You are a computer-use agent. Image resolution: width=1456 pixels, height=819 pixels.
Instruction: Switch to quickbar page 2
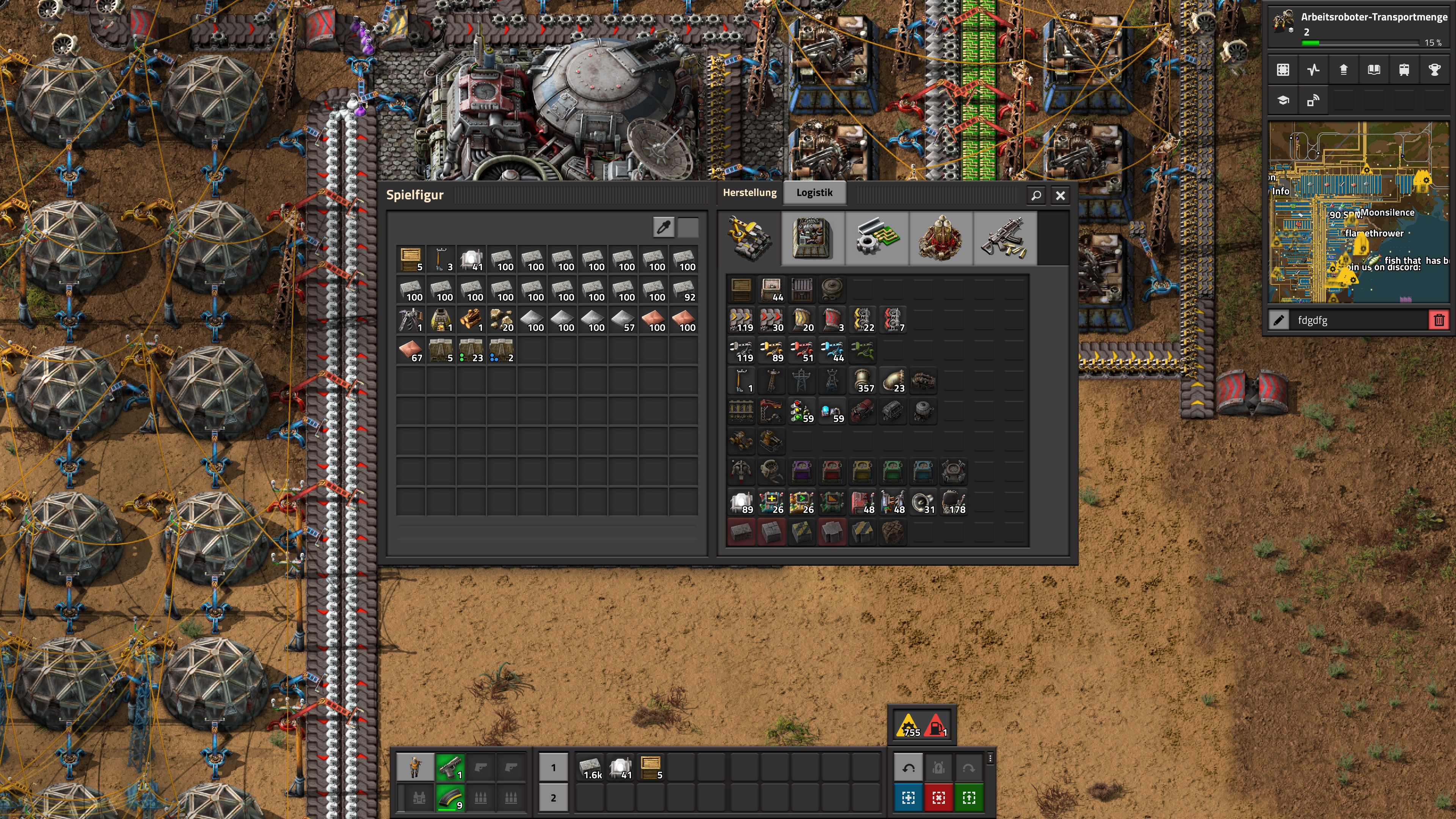coord(553,798)
